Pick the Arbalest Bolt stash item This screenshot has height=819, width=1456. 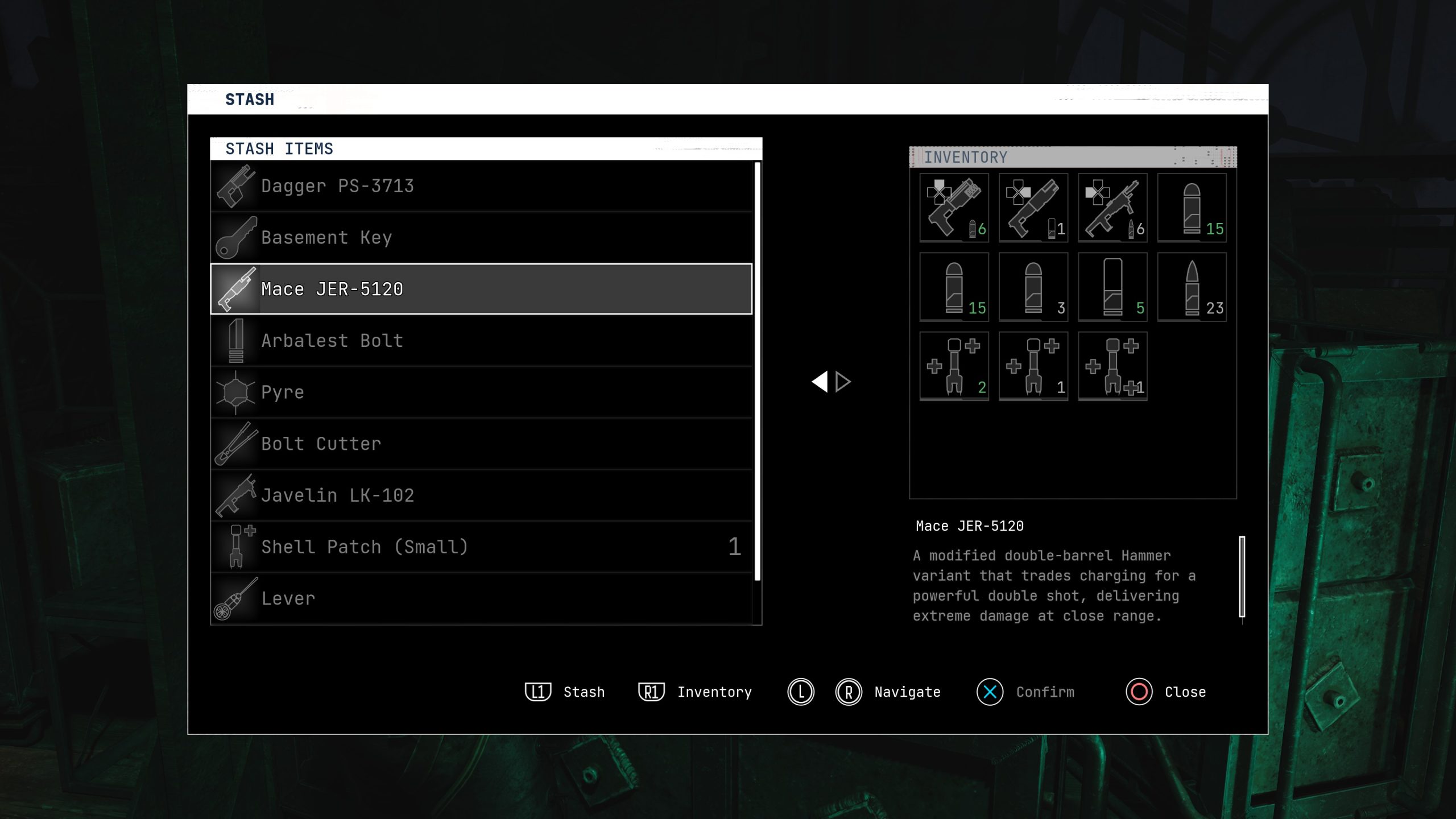481,341
